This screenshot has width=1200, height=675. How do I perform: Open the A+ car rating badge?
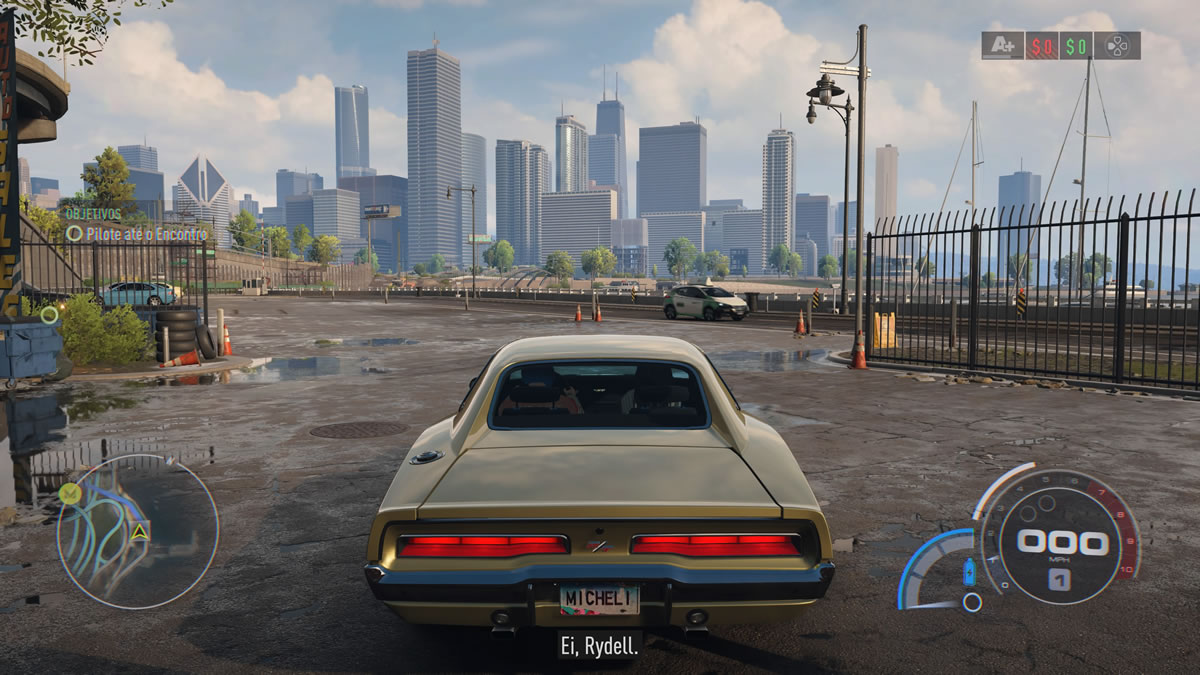(1001, 45)
